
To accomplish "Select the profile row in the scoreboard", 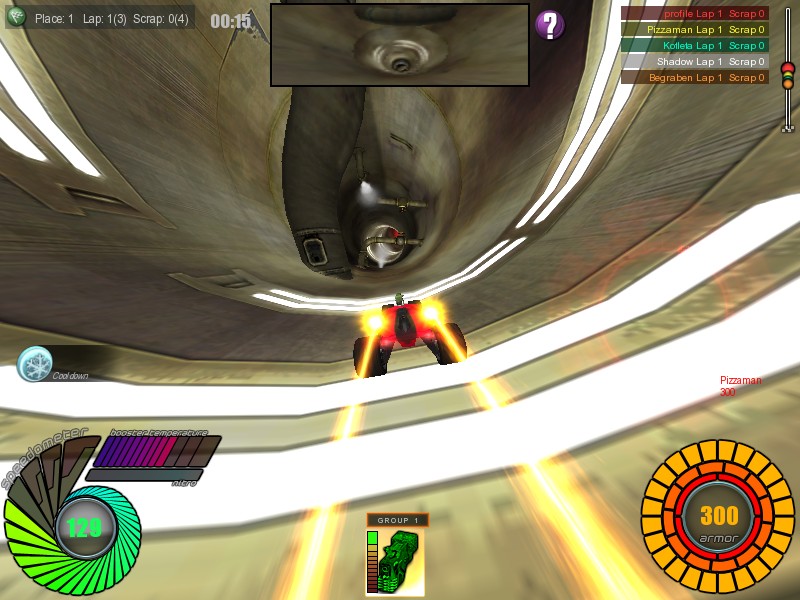I will click(695, 14).
